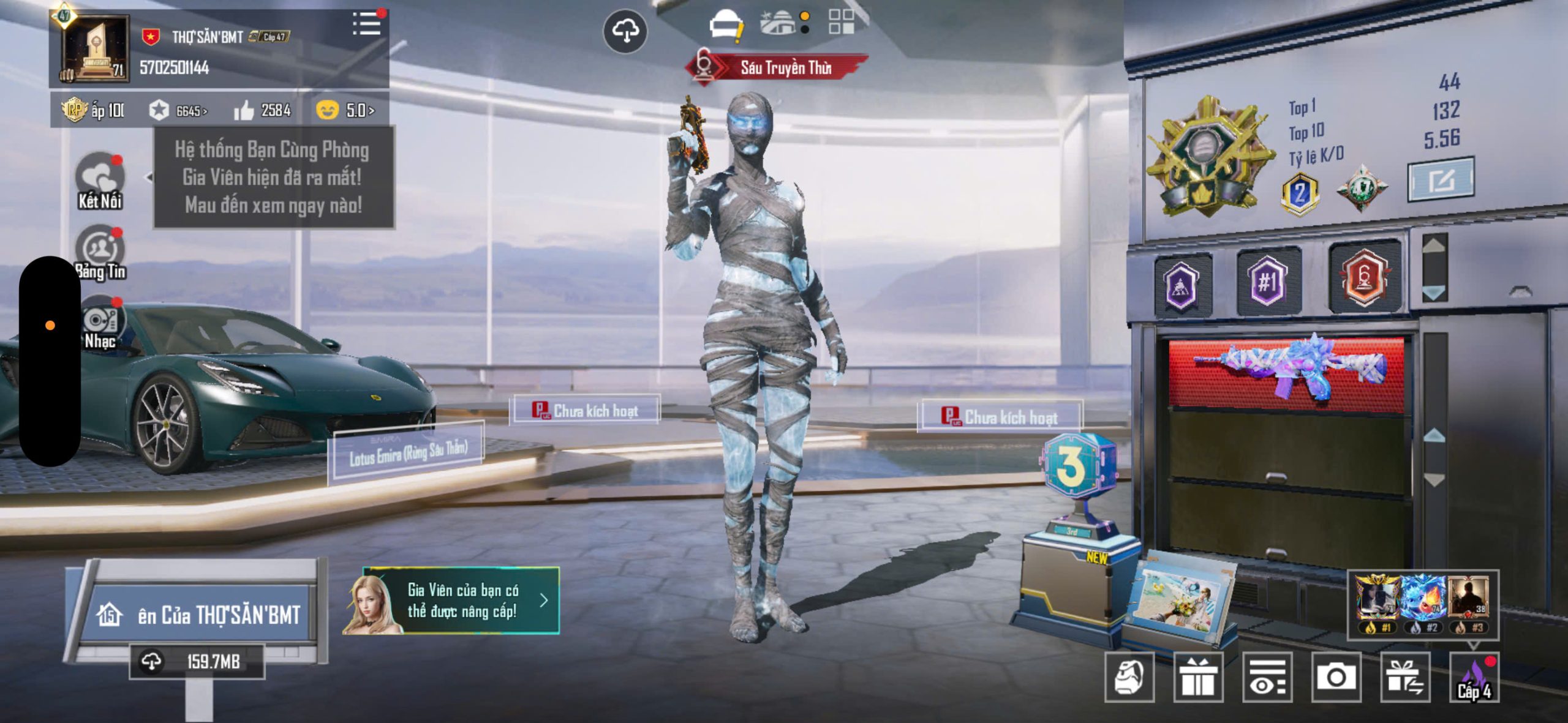Click the edit button on stats panel

point(1441,179)
